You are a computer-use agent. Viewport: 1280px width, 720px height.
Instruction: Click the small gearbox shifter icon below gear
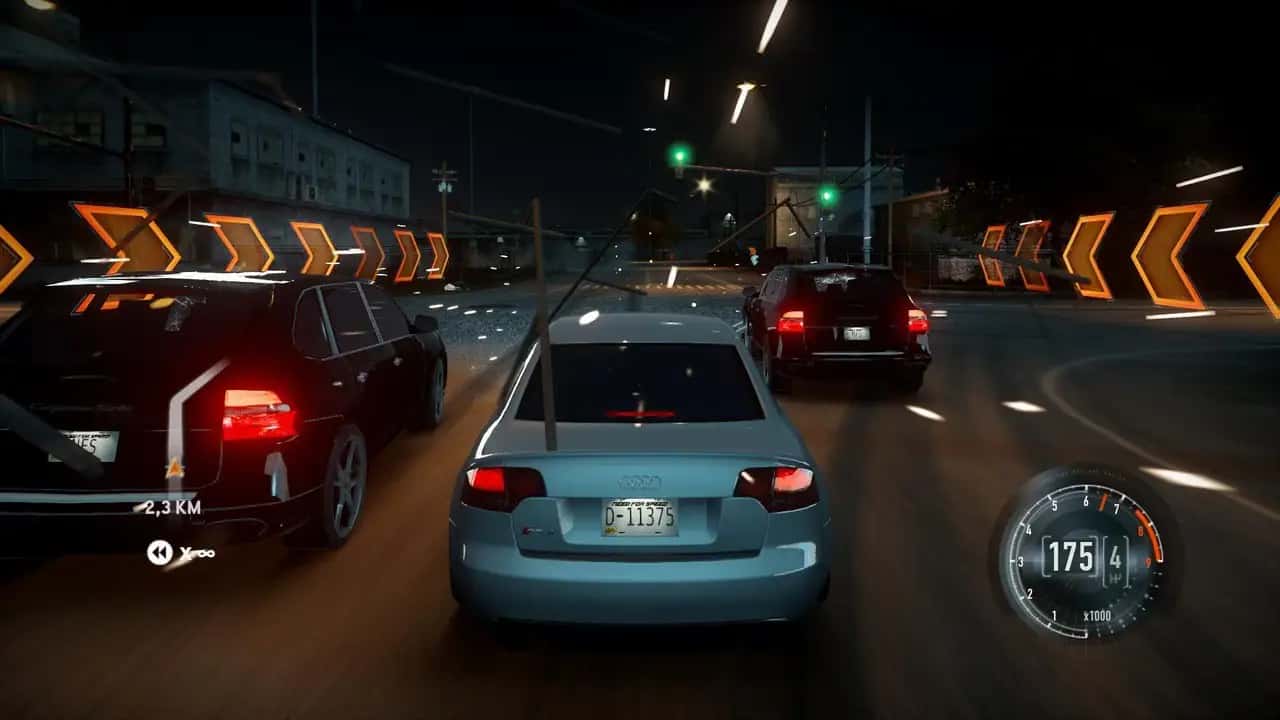coord(1115,577)
